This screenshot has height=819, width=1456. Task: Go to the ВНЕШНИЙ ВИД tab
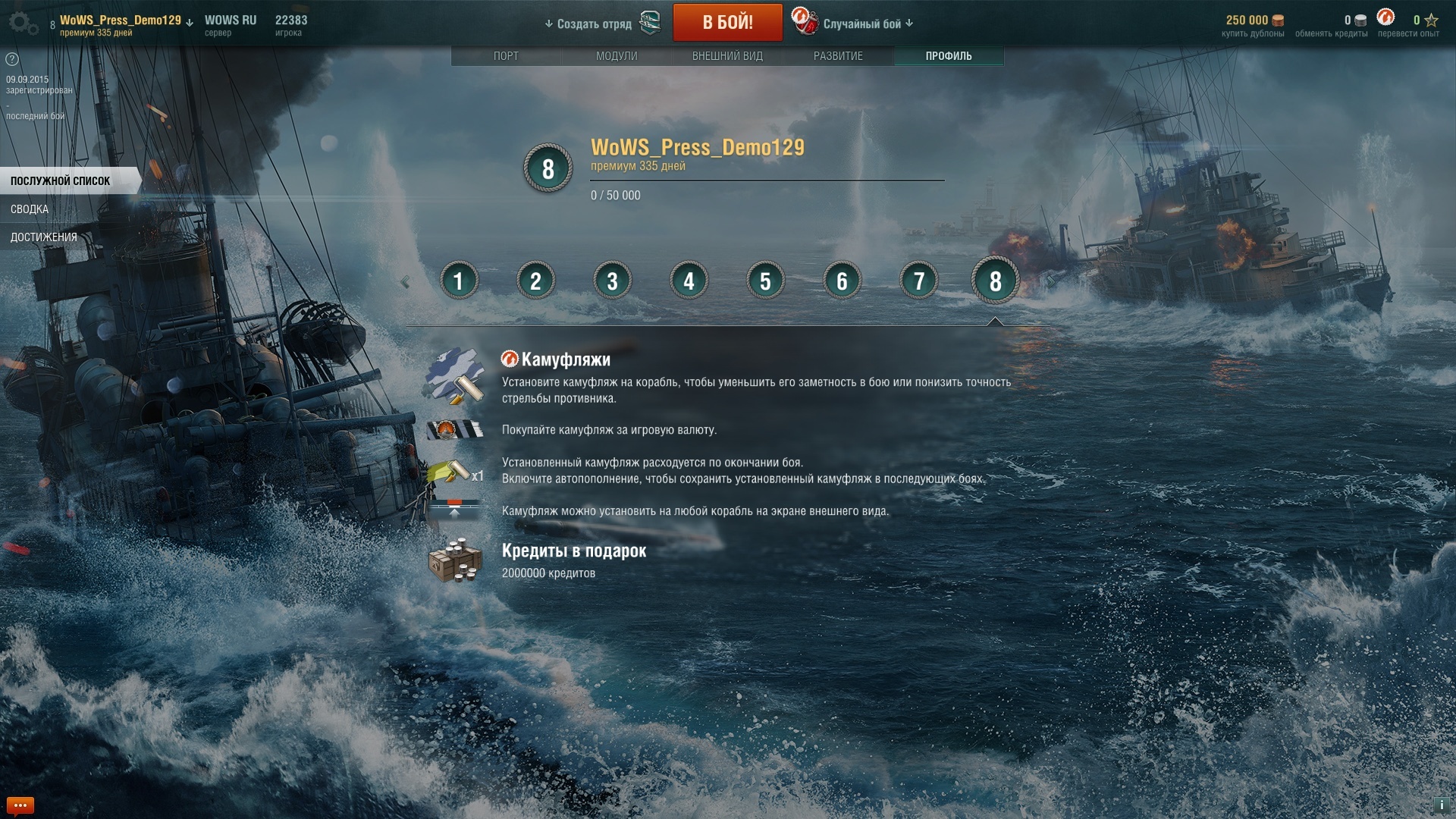click(727, 56)
